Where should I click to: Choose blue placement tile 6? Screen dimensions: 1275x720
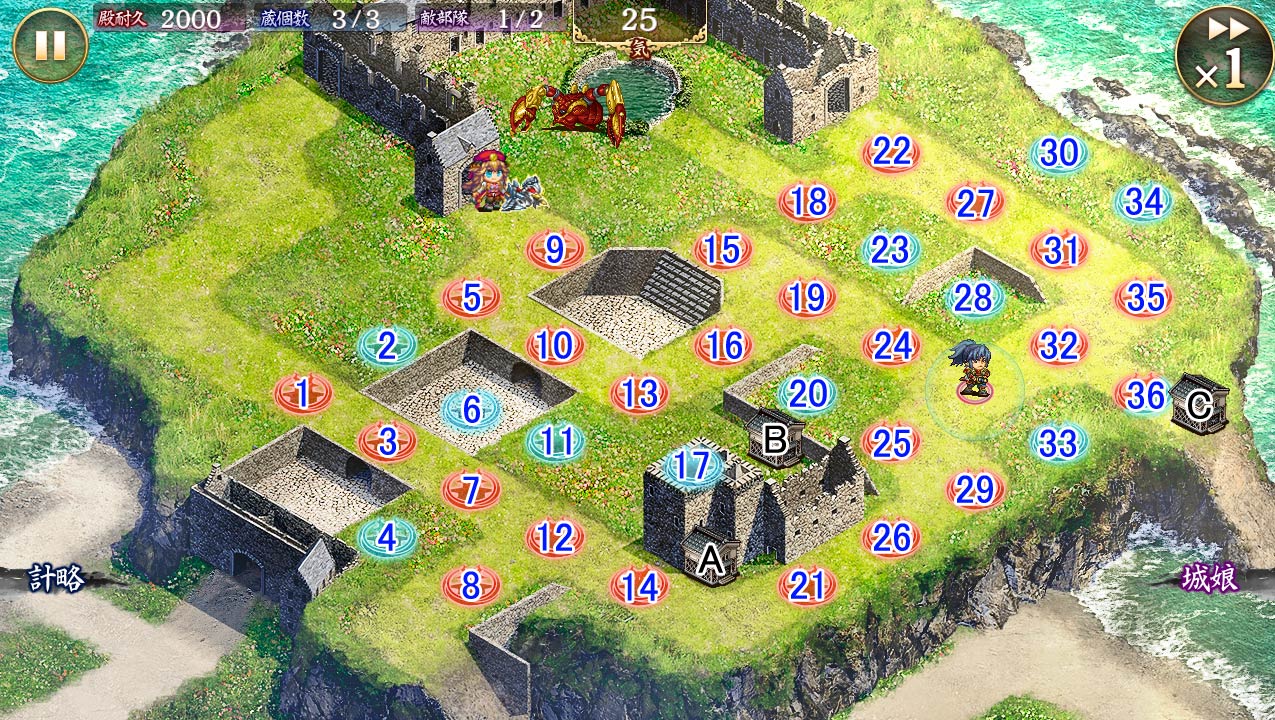[x=472, y=408]
